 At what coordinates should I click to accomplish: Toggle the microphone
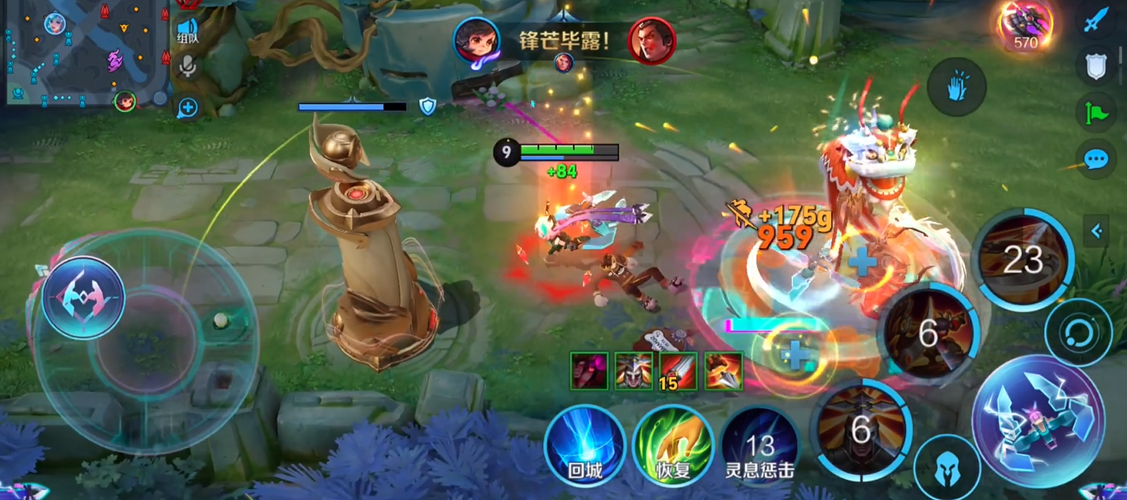tap(187, 68)
